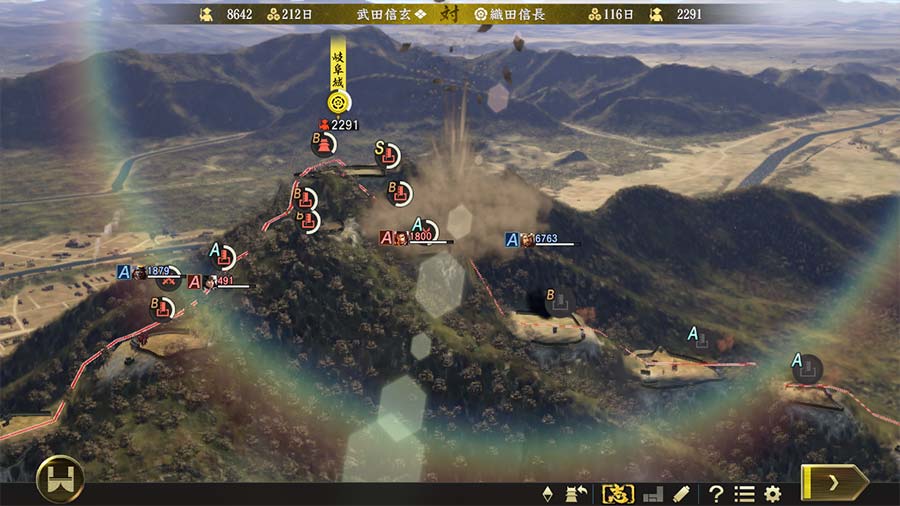Click the castle return-arrow icon
900x506 pixels.
point(577,493)
